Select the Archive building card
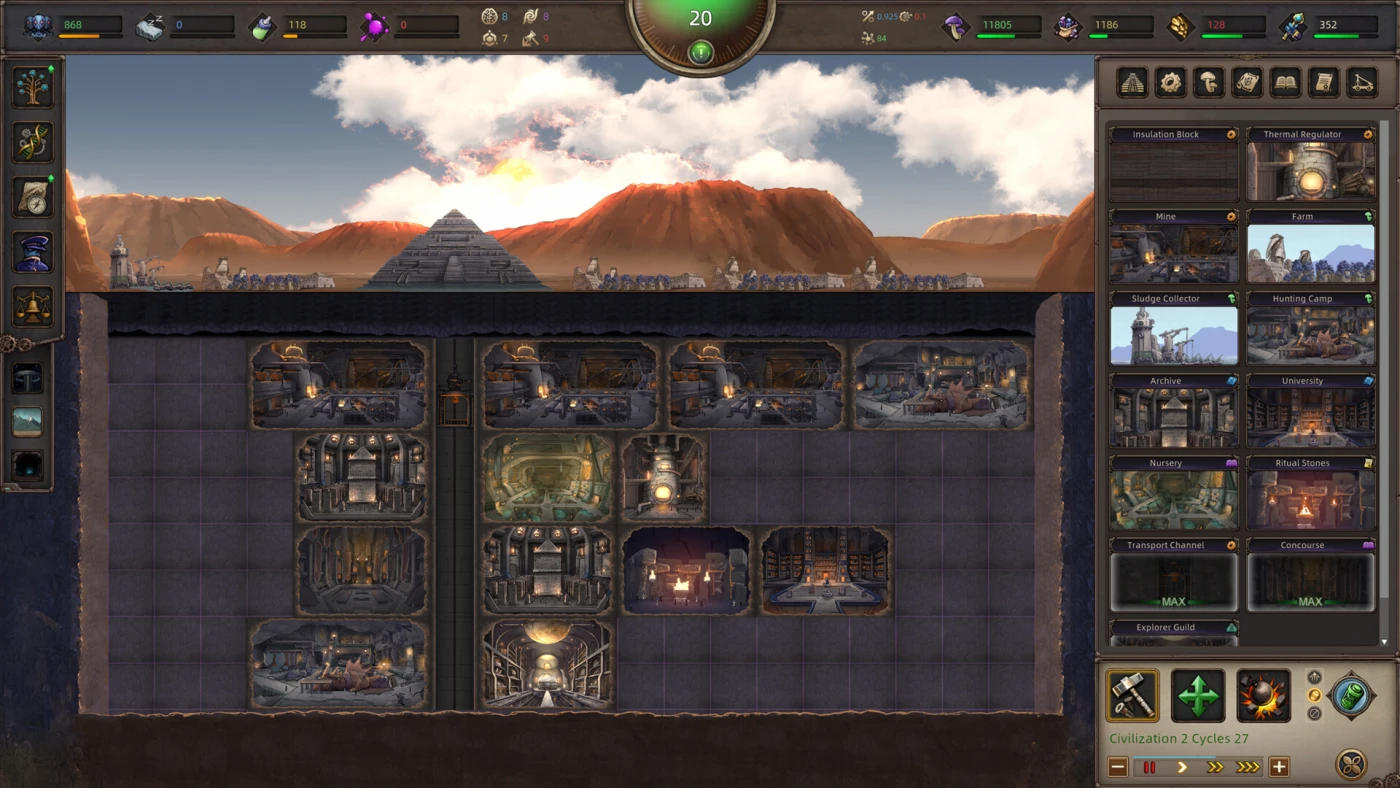1400x788 pixels. 1173,412
